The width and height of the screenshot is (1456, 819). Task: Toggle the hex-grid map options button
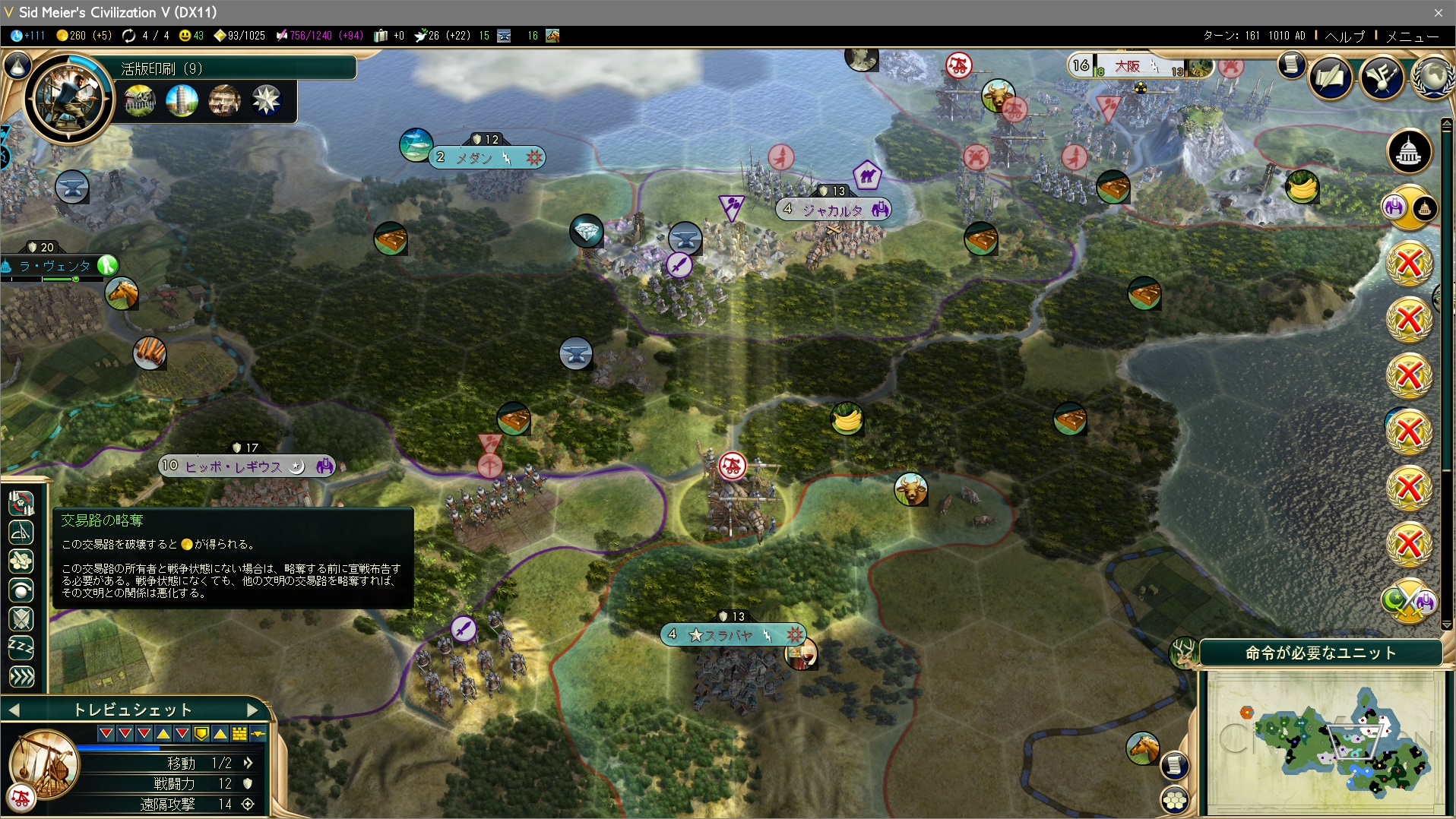(1175, 799)
